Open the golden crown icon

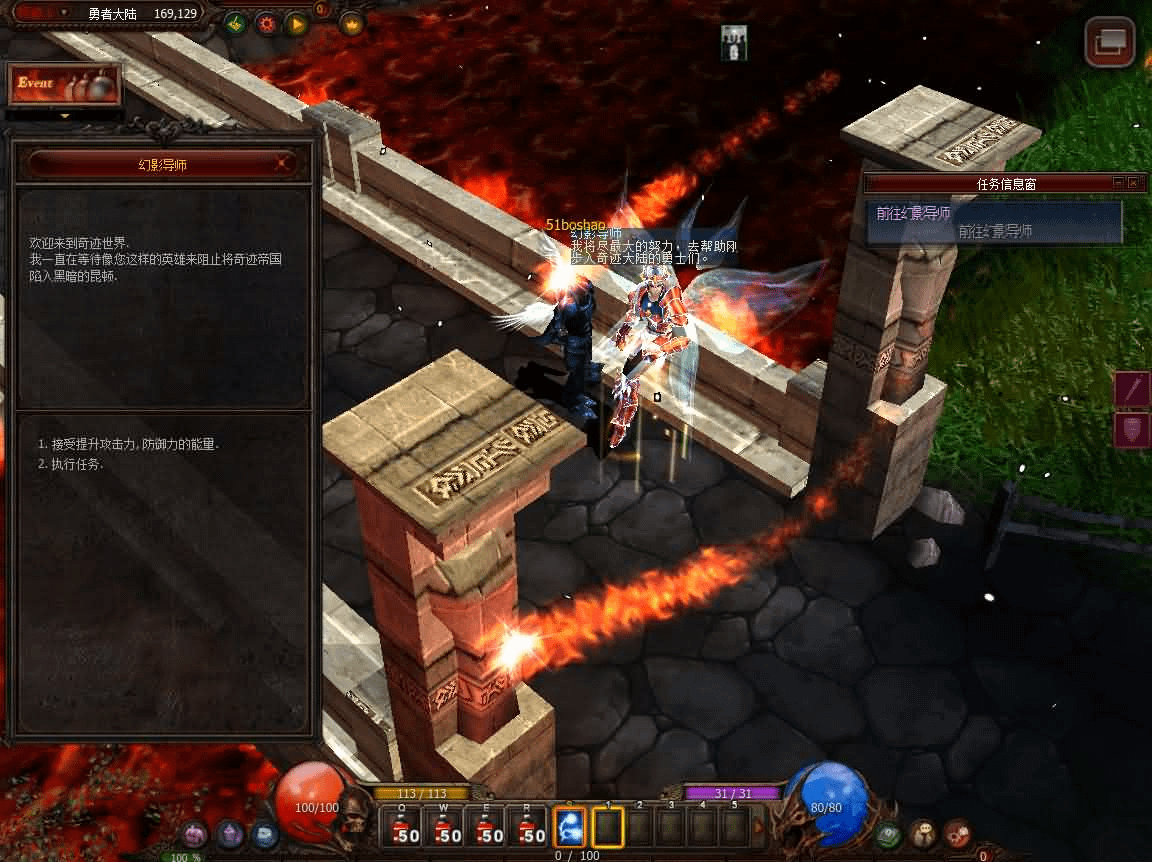coord(352,23)
